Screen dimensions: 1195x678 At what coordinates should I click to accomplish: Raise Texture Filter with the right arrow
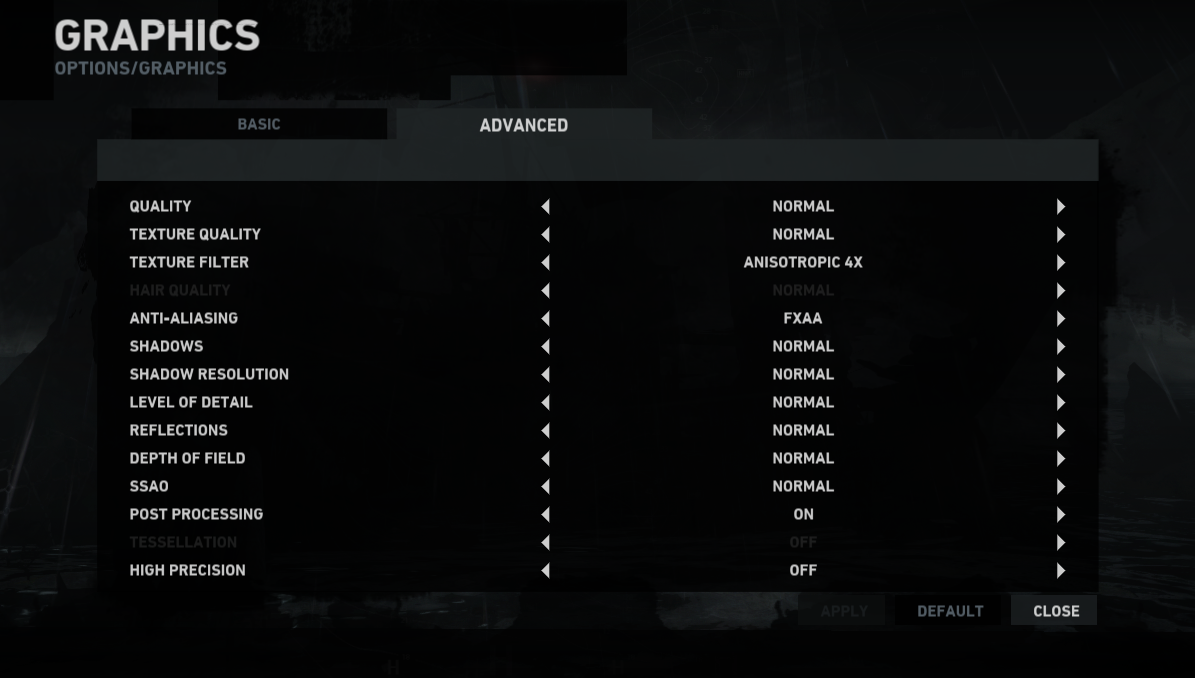click(1061, 263)
